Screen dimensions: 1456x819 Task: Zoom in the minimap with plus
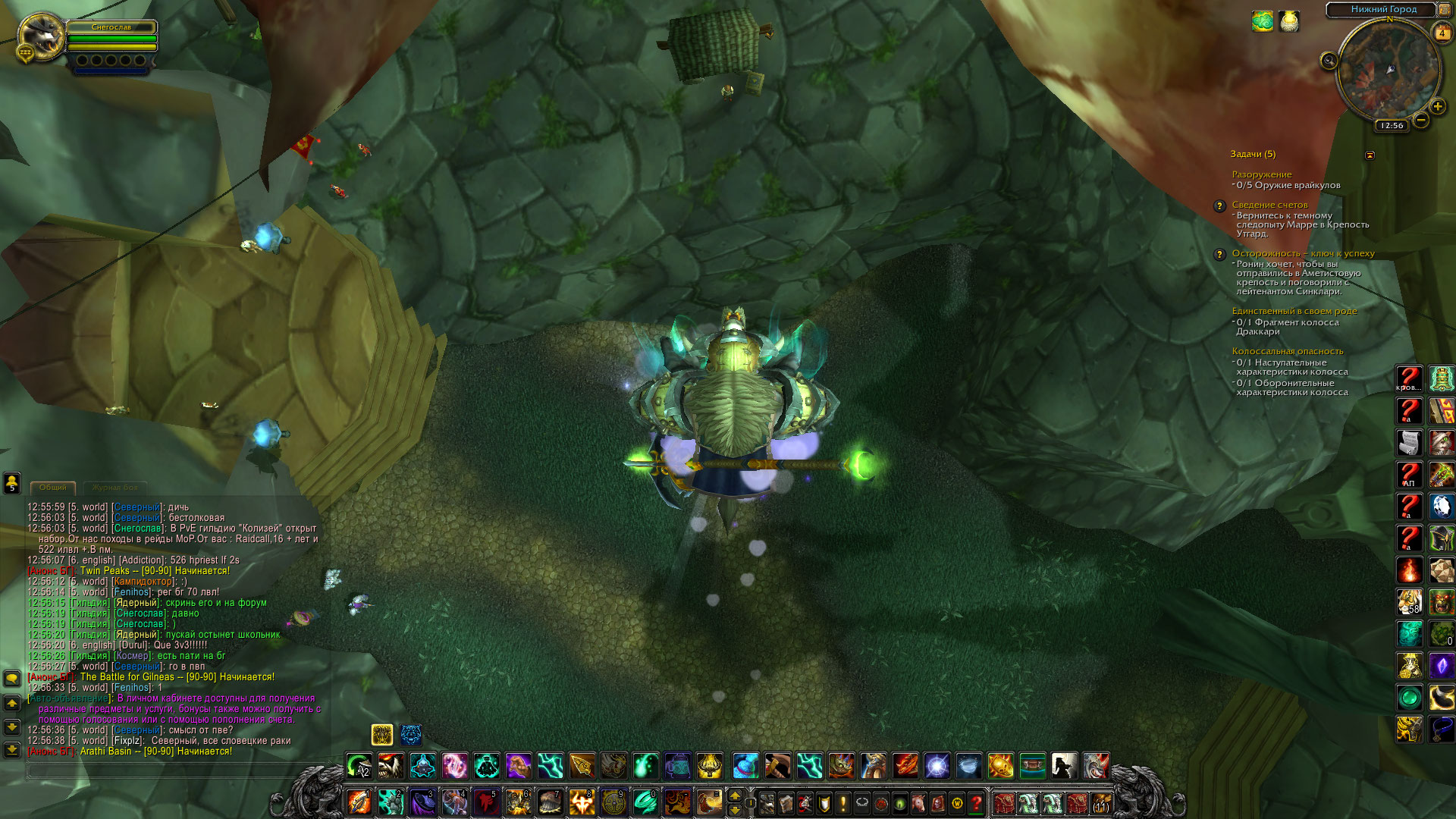pyautogui.click(x=1437, y=107)
